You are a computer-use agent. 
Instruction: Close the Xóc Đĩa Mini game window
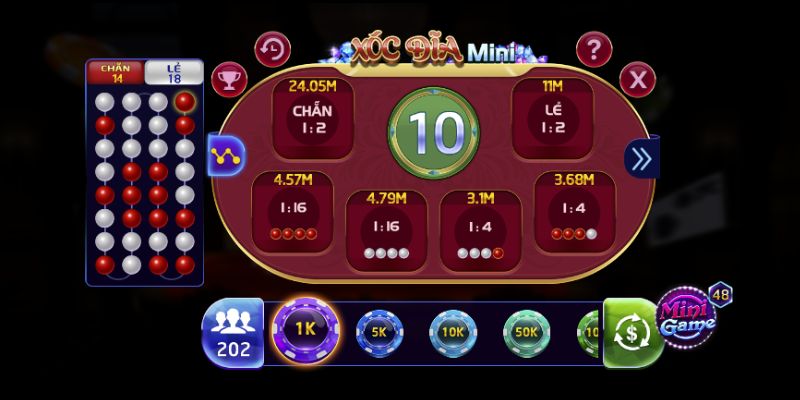click(x=637, y=78)
